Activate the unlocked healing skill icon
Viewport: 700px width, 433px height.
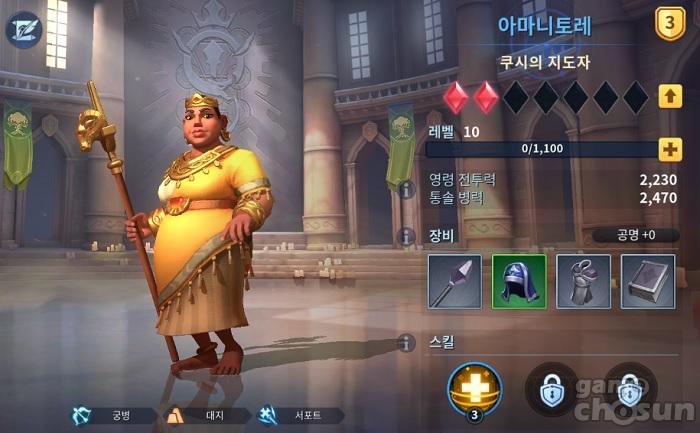coord(475,389)
